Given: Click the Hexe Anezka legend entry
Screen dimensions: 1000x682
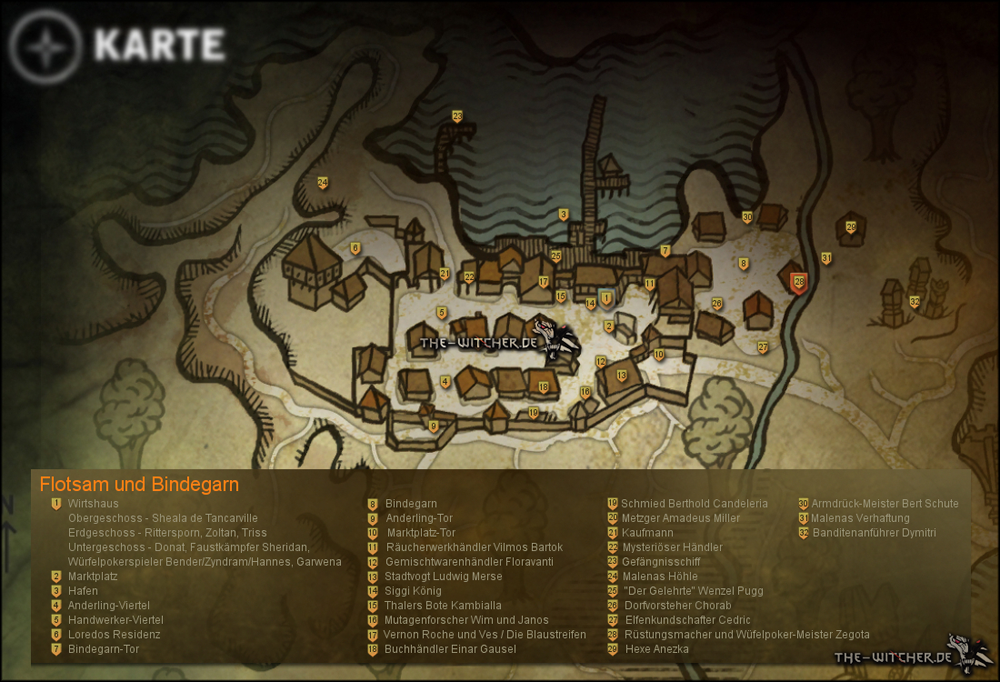Looking at the screenshot, I should click(656, 649).
